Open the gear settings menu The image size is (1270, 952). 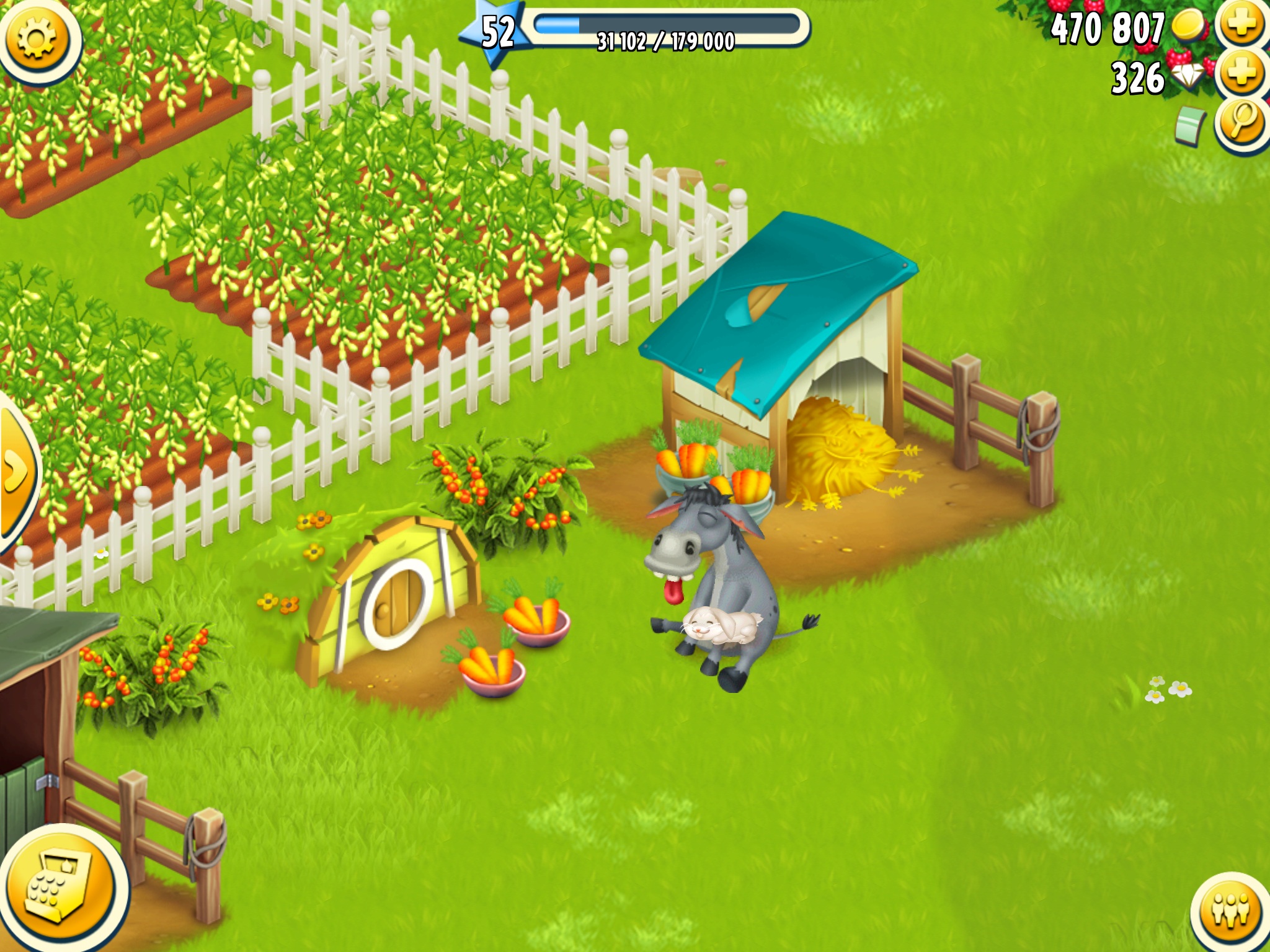[x=37, y=38]
